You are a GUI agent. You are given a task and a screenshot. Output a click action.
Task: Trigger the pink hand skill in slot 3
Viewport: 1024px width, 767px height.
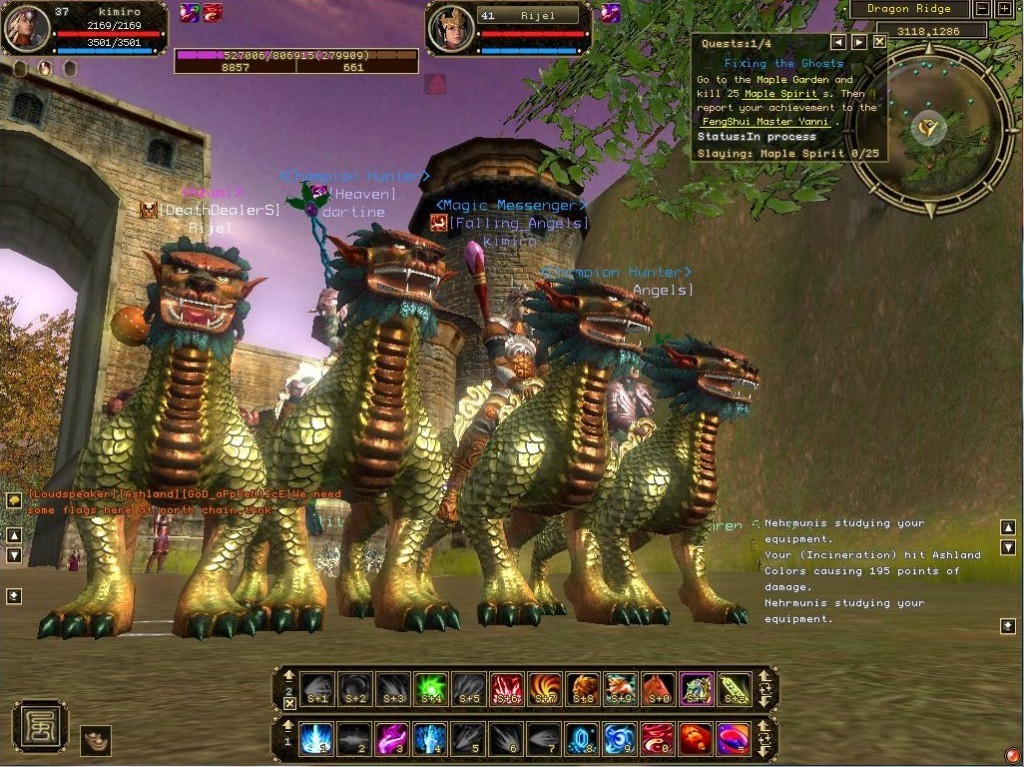tap(392, 740)
